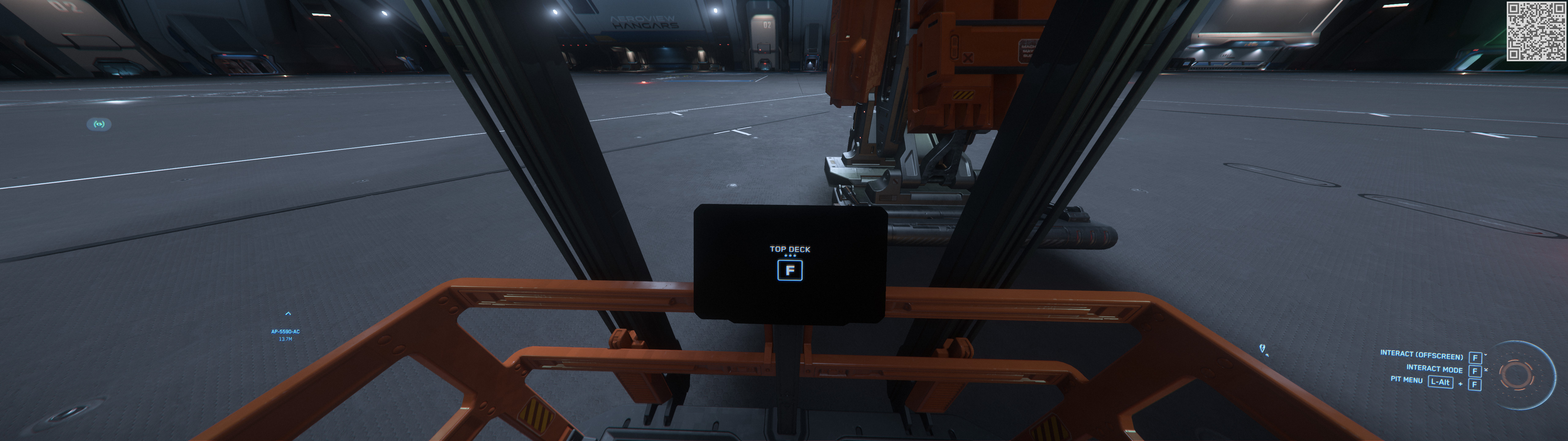This screenshot has width=1568, height=441.
Task: Click the X marker on the orange container
Action: 968,58
